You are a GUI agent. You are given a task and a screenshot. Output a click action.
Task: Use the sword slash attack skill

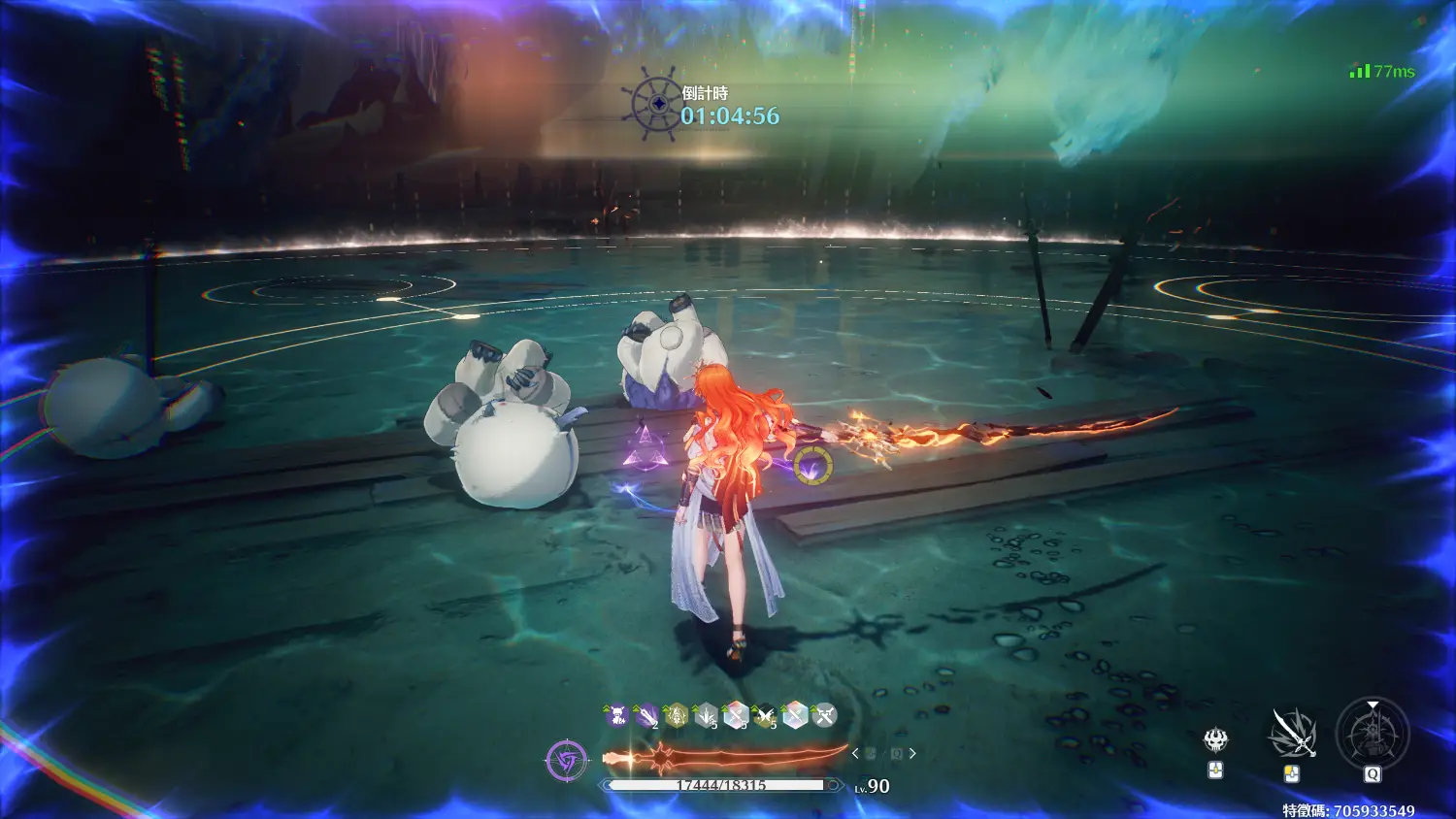click(x=1292, y=733)
